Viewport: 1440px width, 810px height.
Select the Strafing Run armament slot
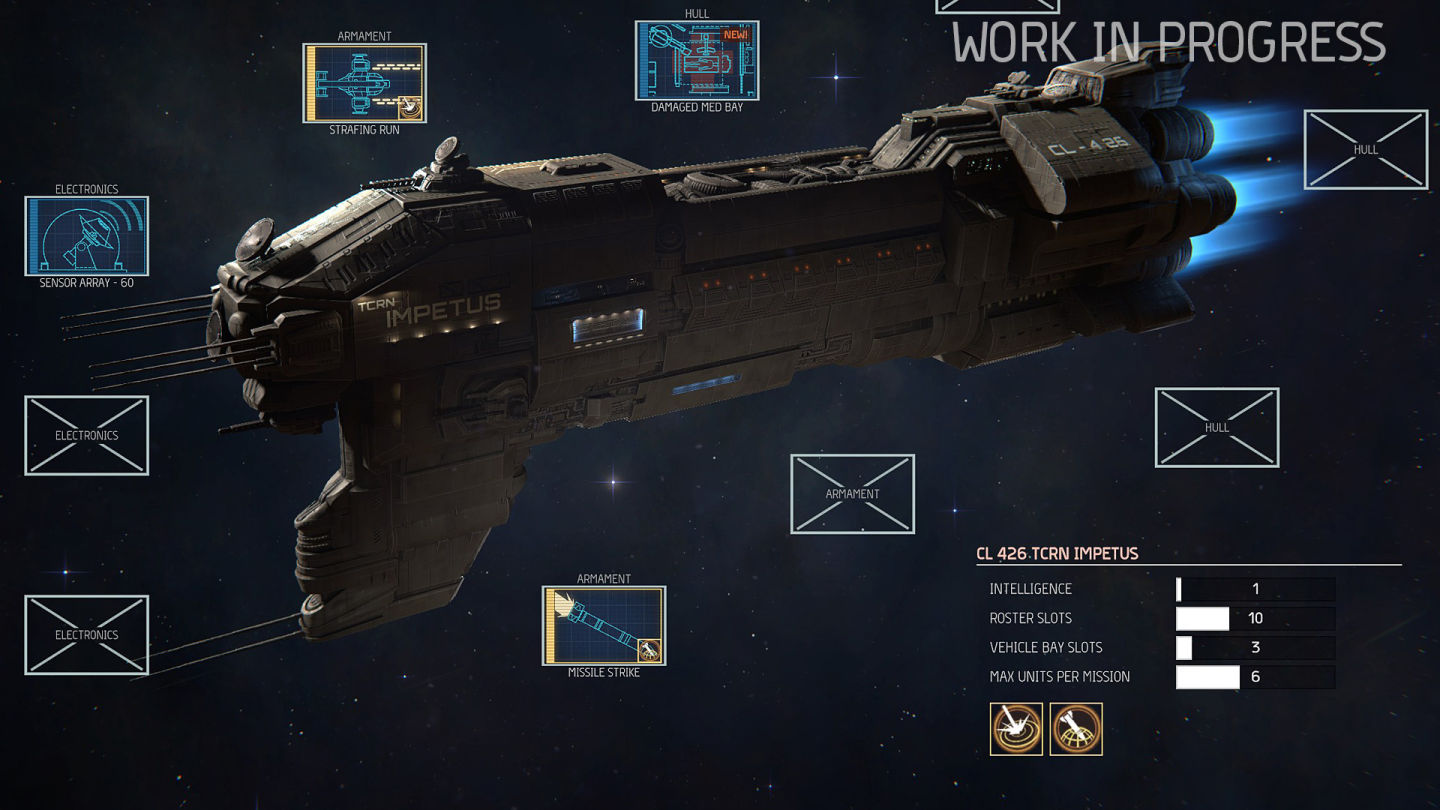pyautogui.click(x=365, y=83)
